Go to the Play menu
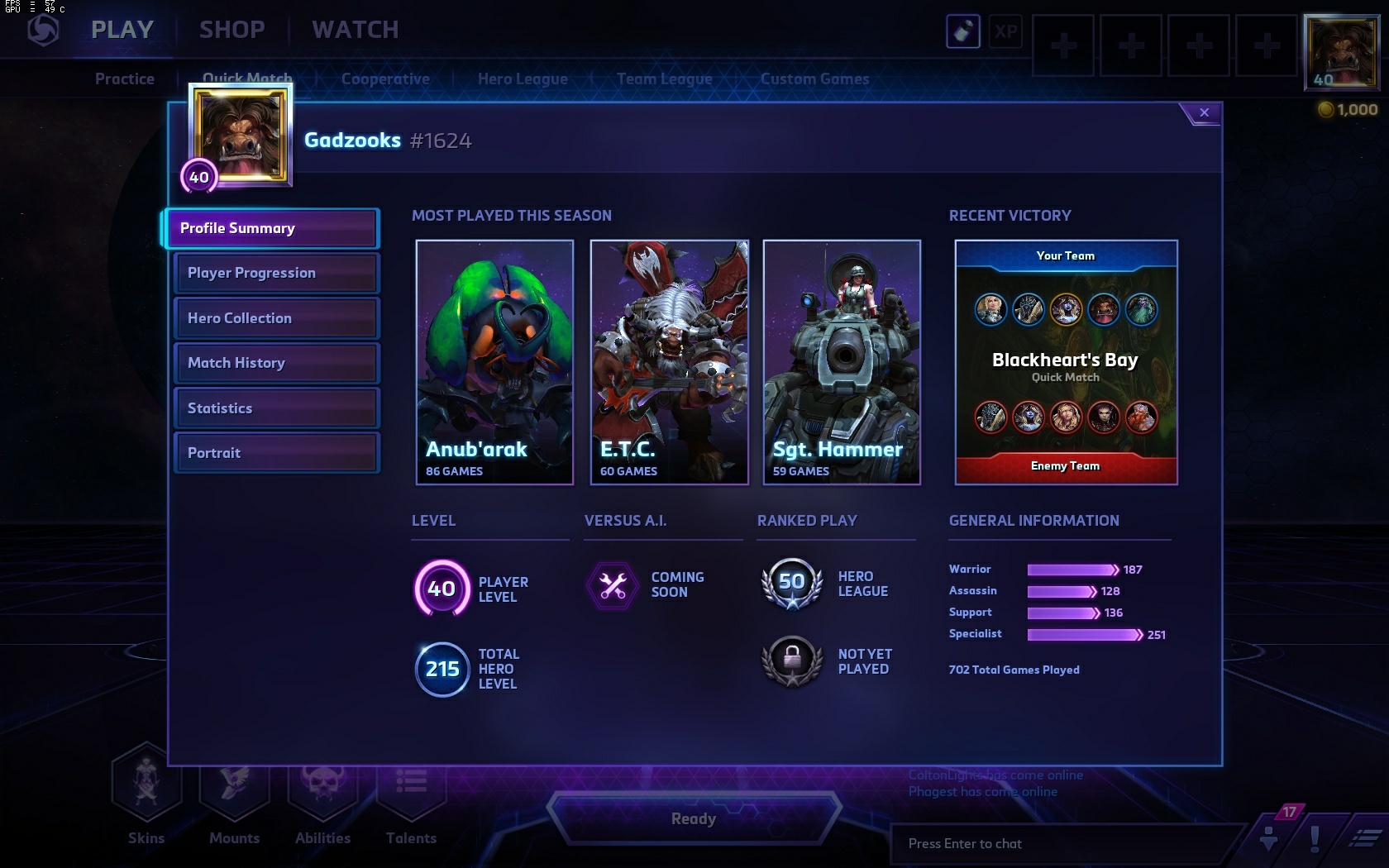This screenshot has height=868, width=1389. [x=122, y=30]
